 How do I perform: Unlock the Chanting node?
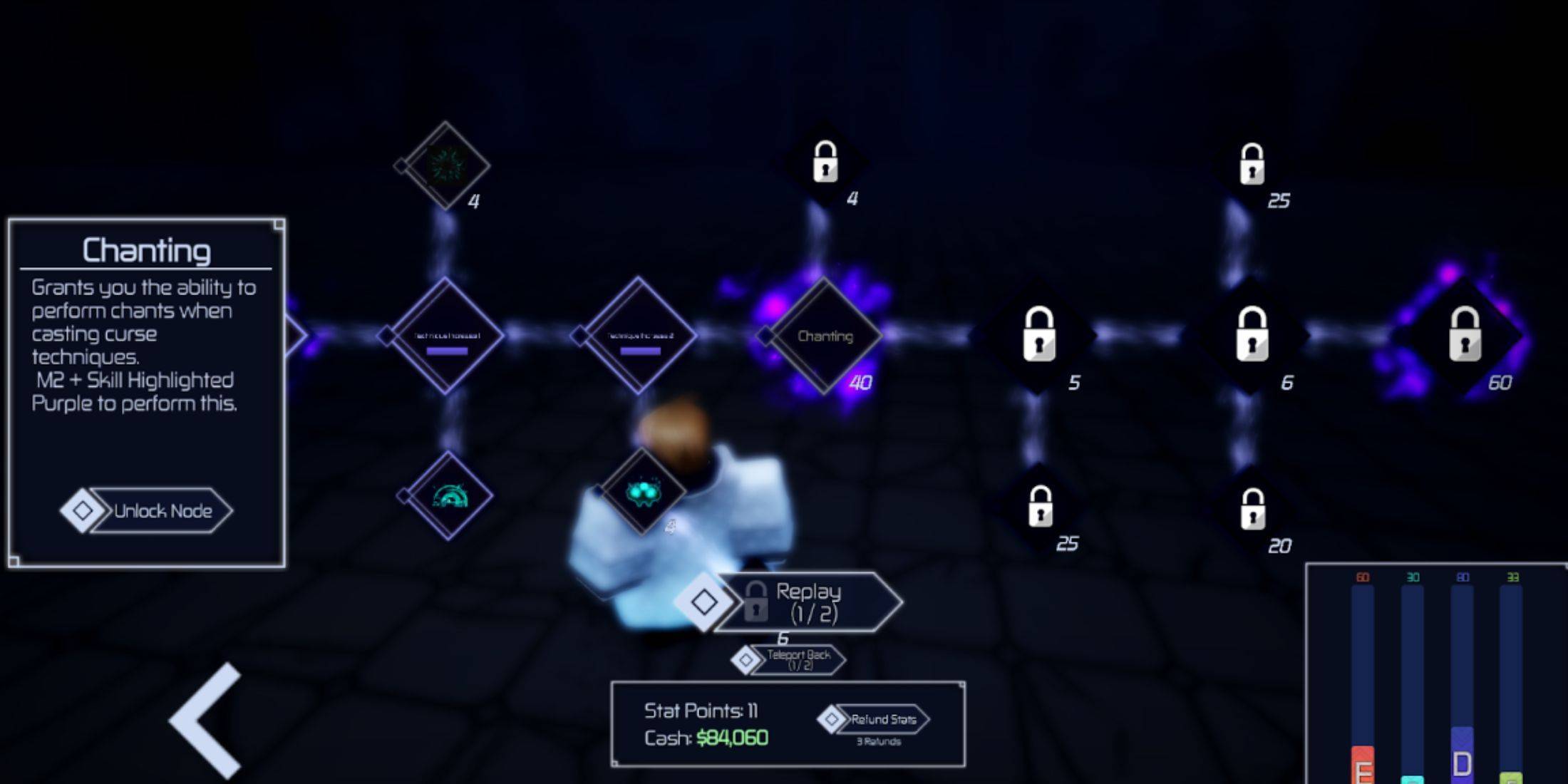pos(160,511)
